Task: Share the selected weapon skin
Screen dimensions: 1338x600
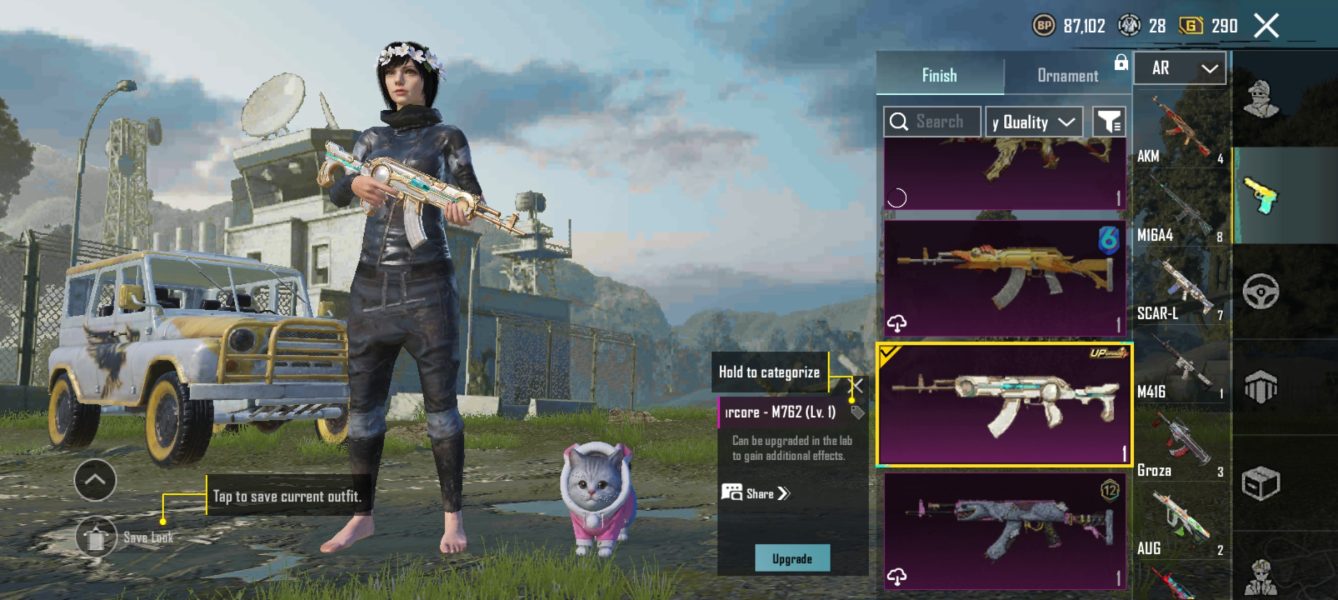Action: tap(756, 493)
